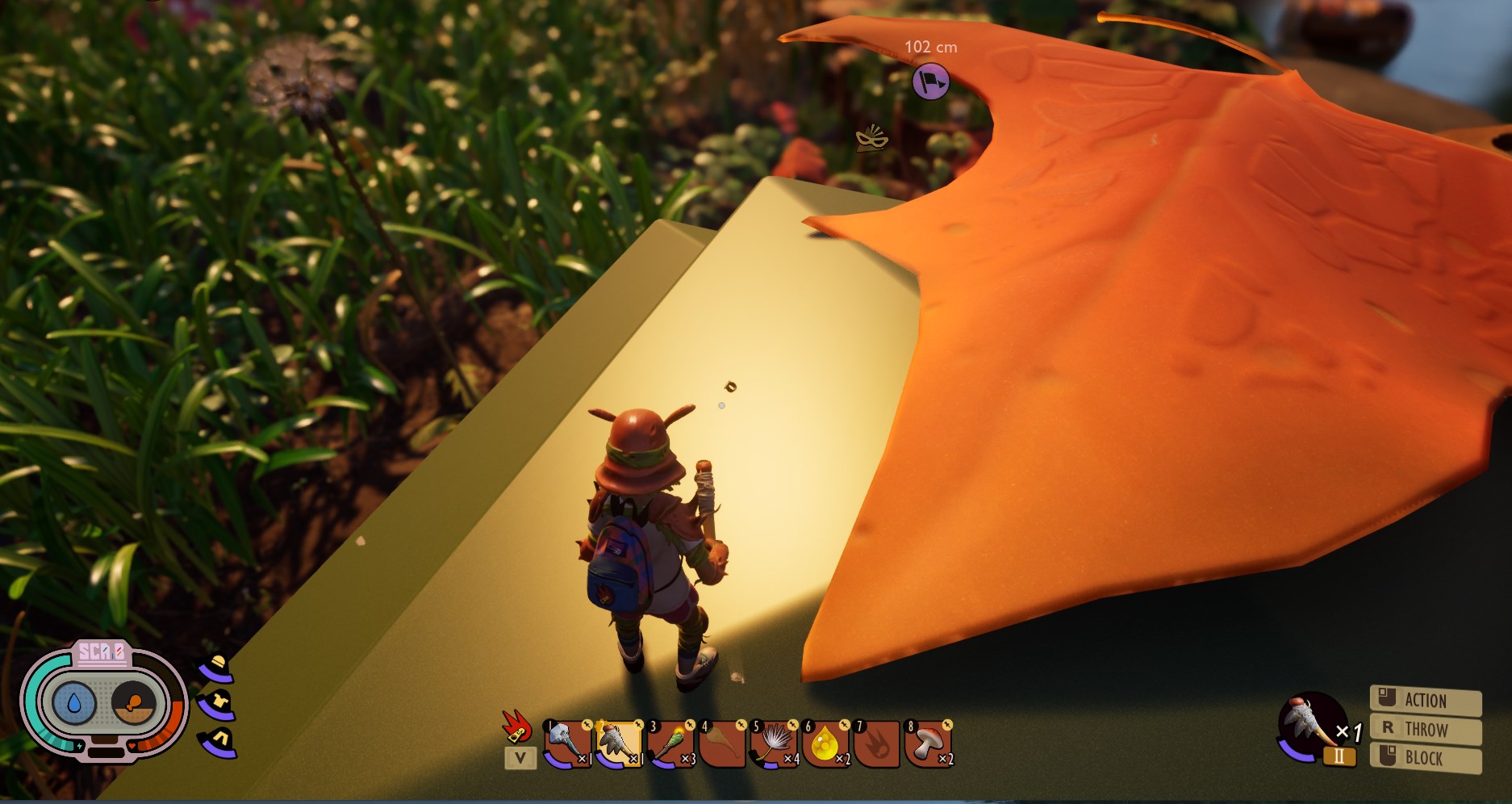Choose the dandelion tuft in slot 5
The image size is (1512, 804).
point(774,743)
